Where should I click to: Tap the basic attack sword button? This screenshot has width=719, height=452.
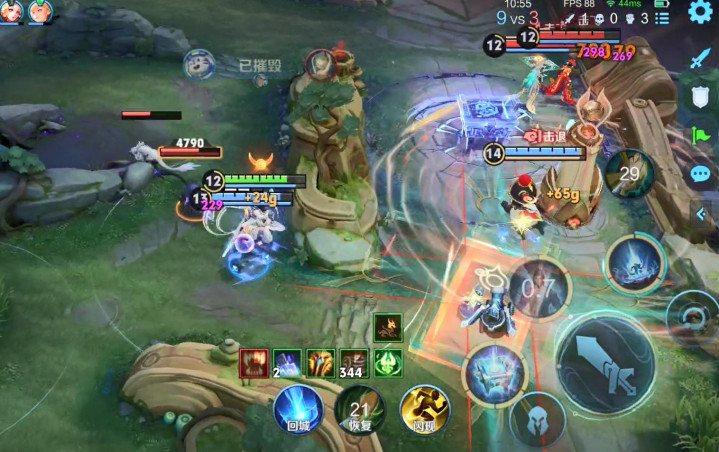(x=605, y=360)
